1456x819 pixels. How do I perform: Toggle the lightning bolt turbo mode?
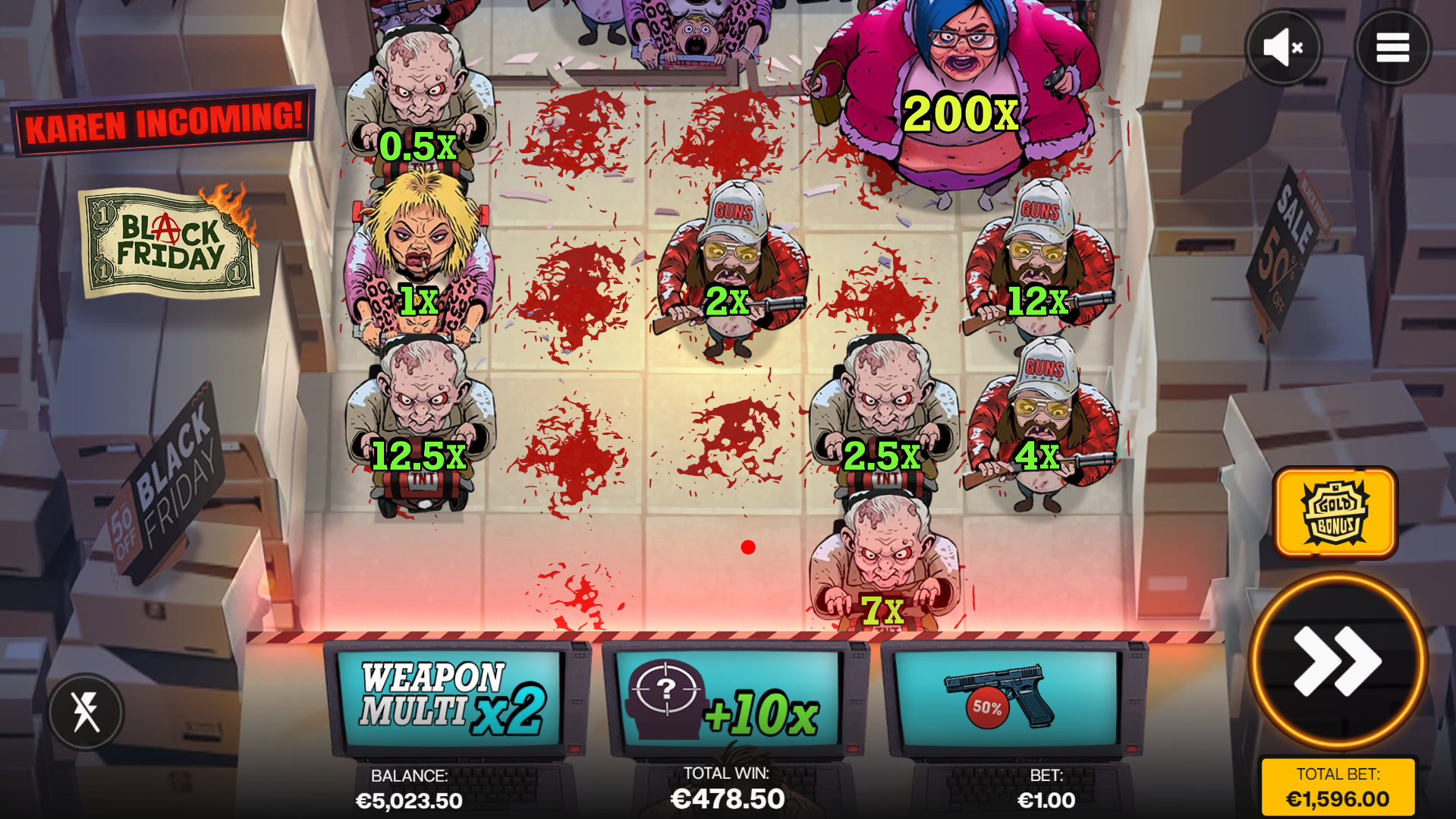[86, 711]
